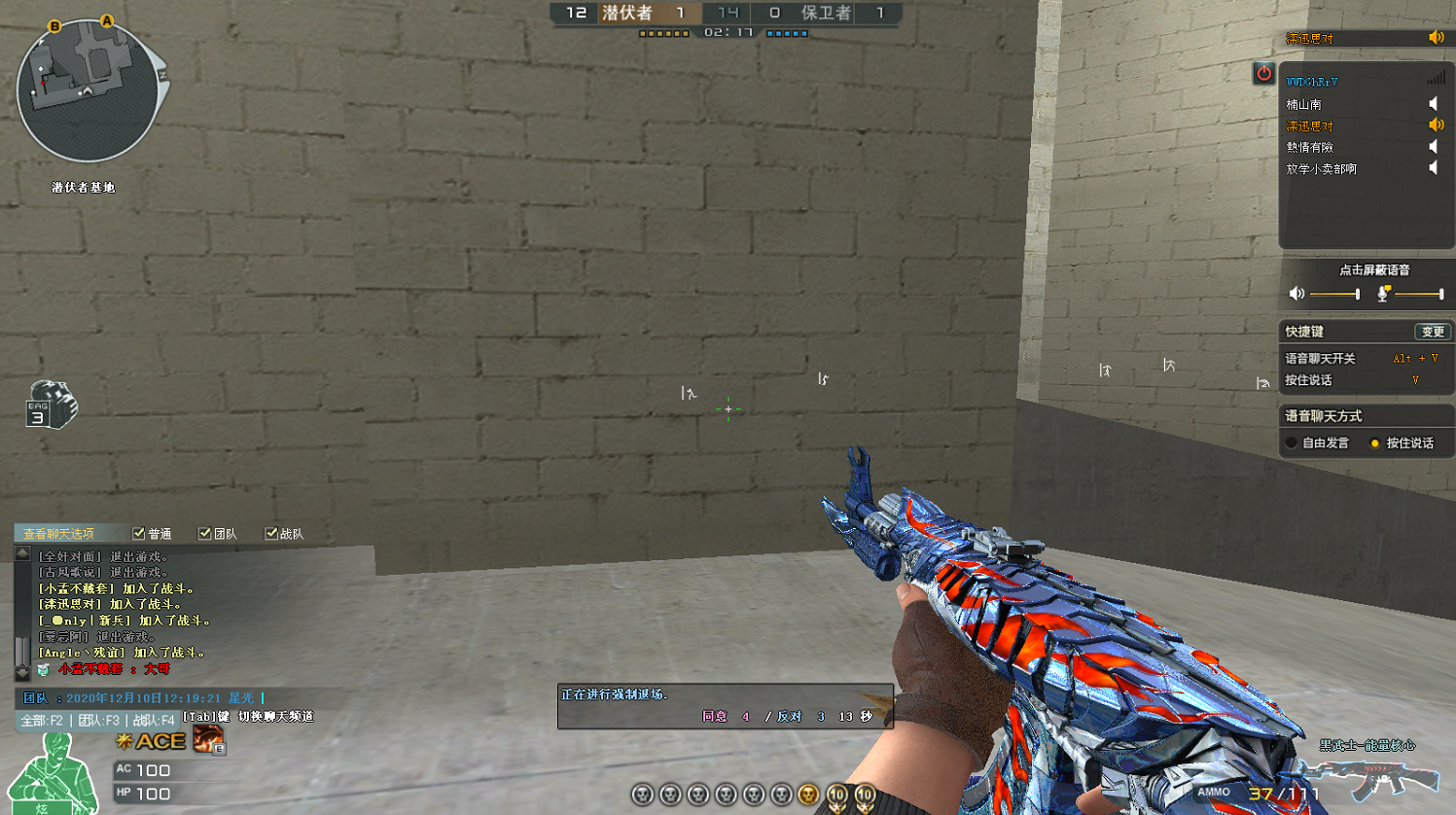Activate the fiery skill icon beside ACE
This screenshot has width=1456, height=815.
coord(207,740)
